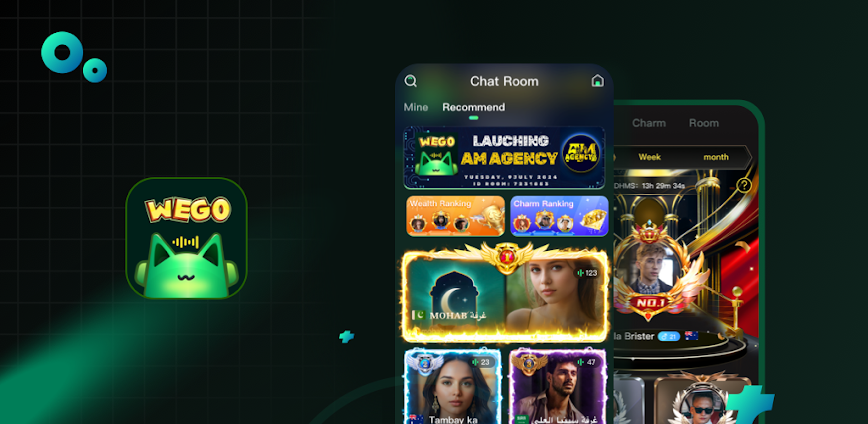
Task: Tap the green home icon in the header
Action: (598, 81)
